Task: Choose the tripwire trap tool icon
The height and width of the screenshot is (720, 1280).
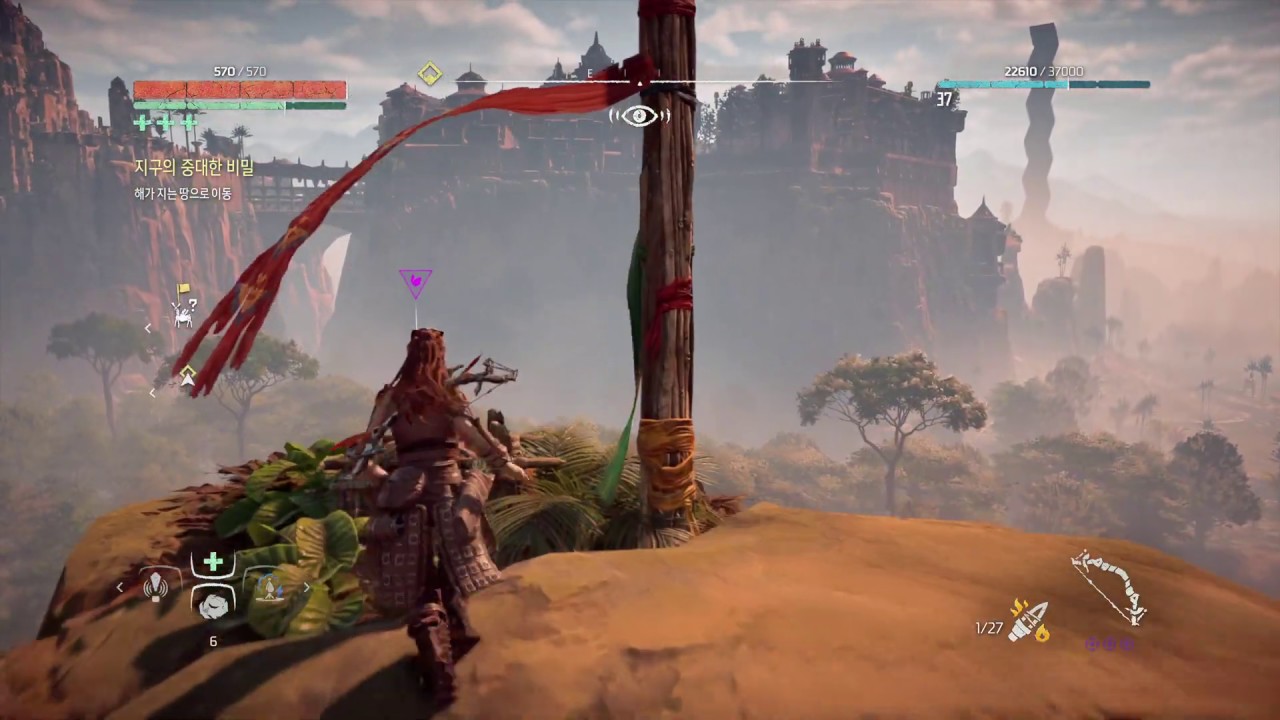Action: point(268,588)
